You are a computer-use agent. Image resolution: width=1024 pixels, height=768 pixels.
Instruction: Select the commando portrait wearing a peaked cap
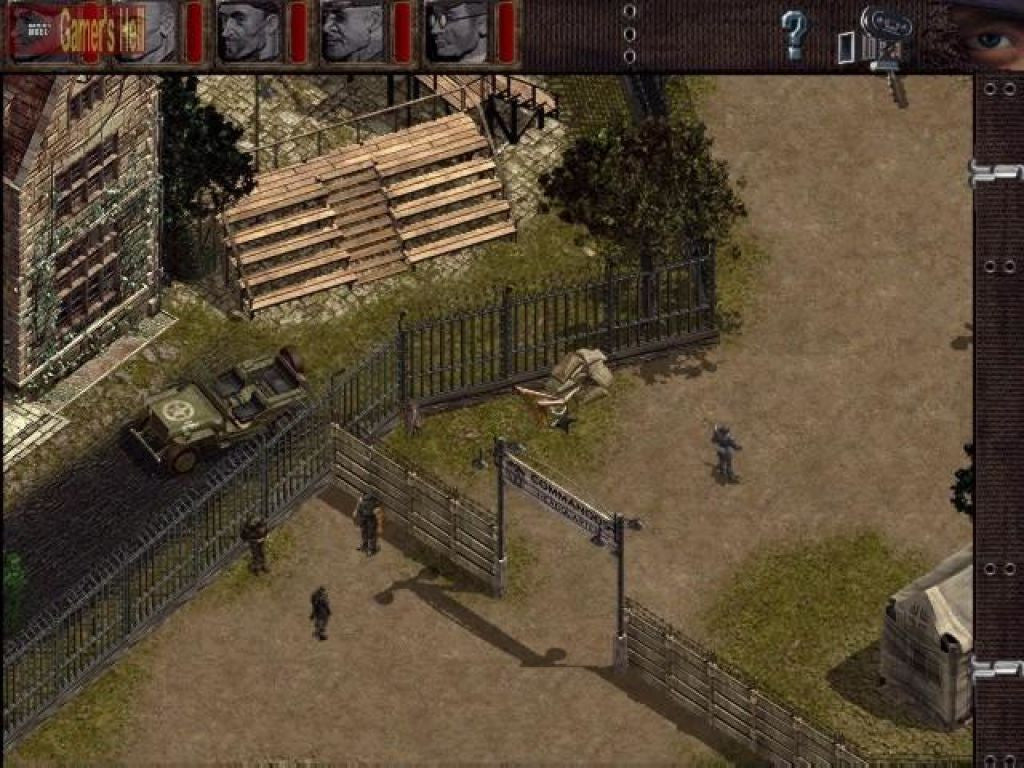point(353,31)
